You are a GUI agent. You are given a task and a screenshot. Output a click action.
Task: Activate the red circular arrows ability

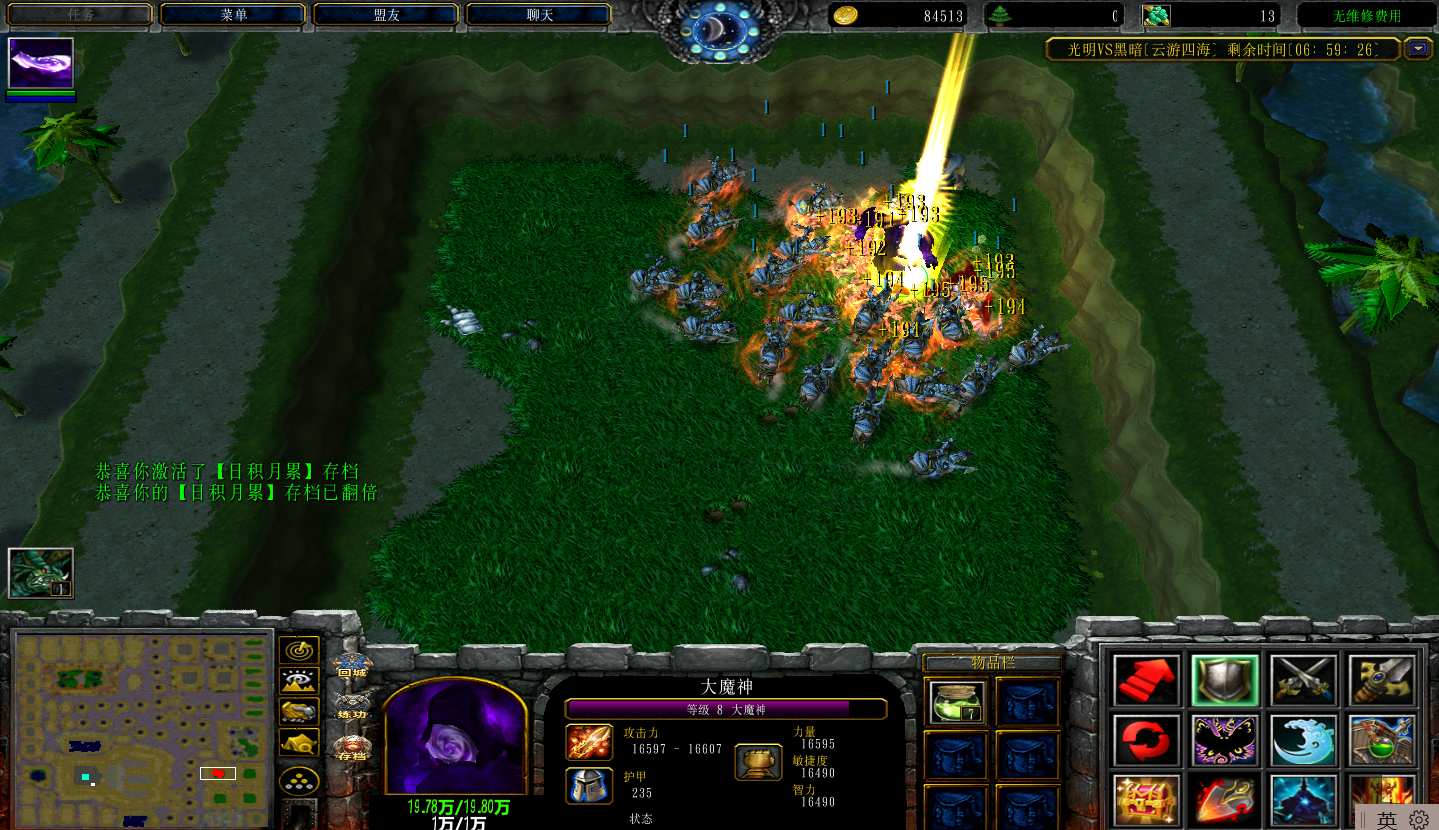1146,740
